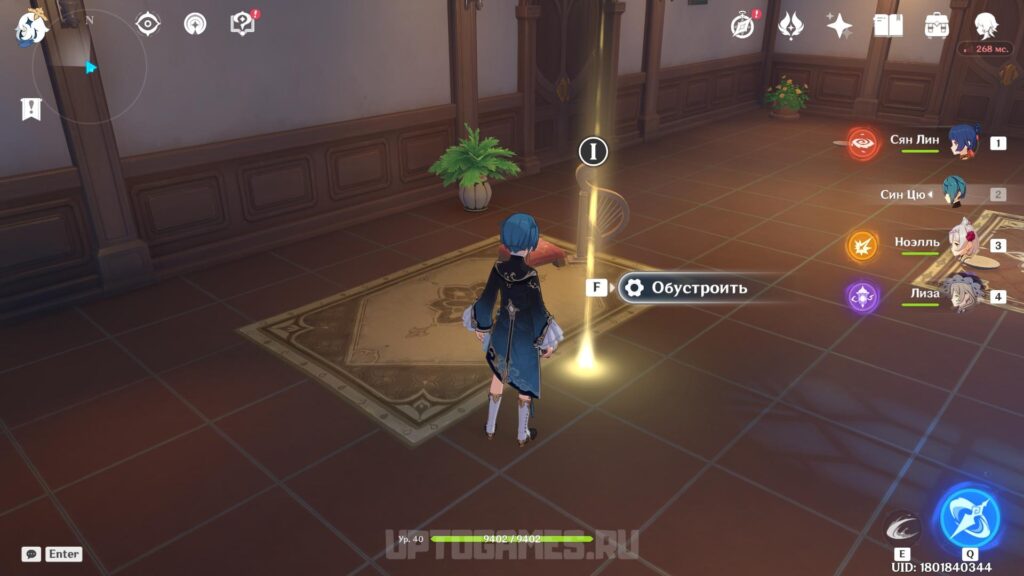Image resolution: width=1024 pixels, height=576 pixels.
Task: Open the character head silhouette icon
Action: (986, 25)
